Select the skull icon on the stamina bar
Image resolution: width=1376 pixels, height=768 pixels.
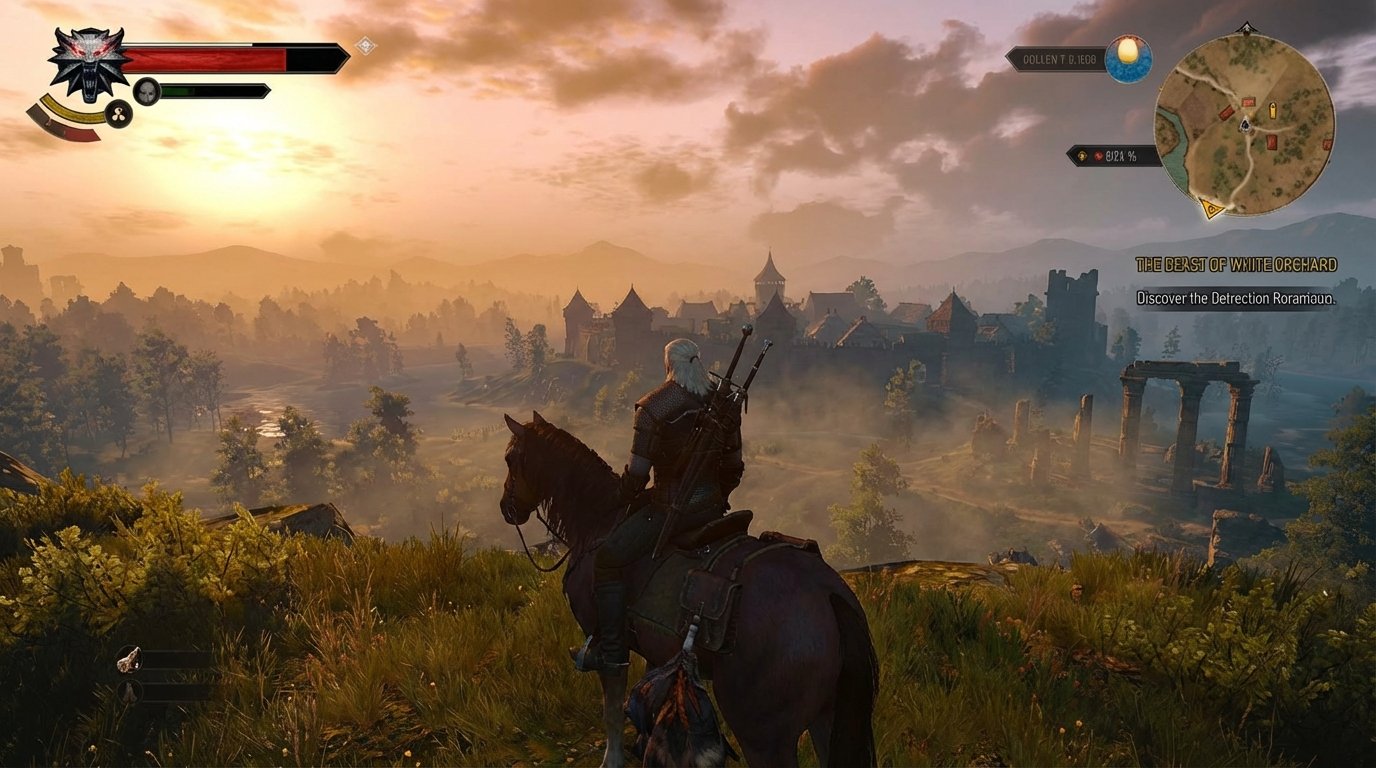pos(147,90)
